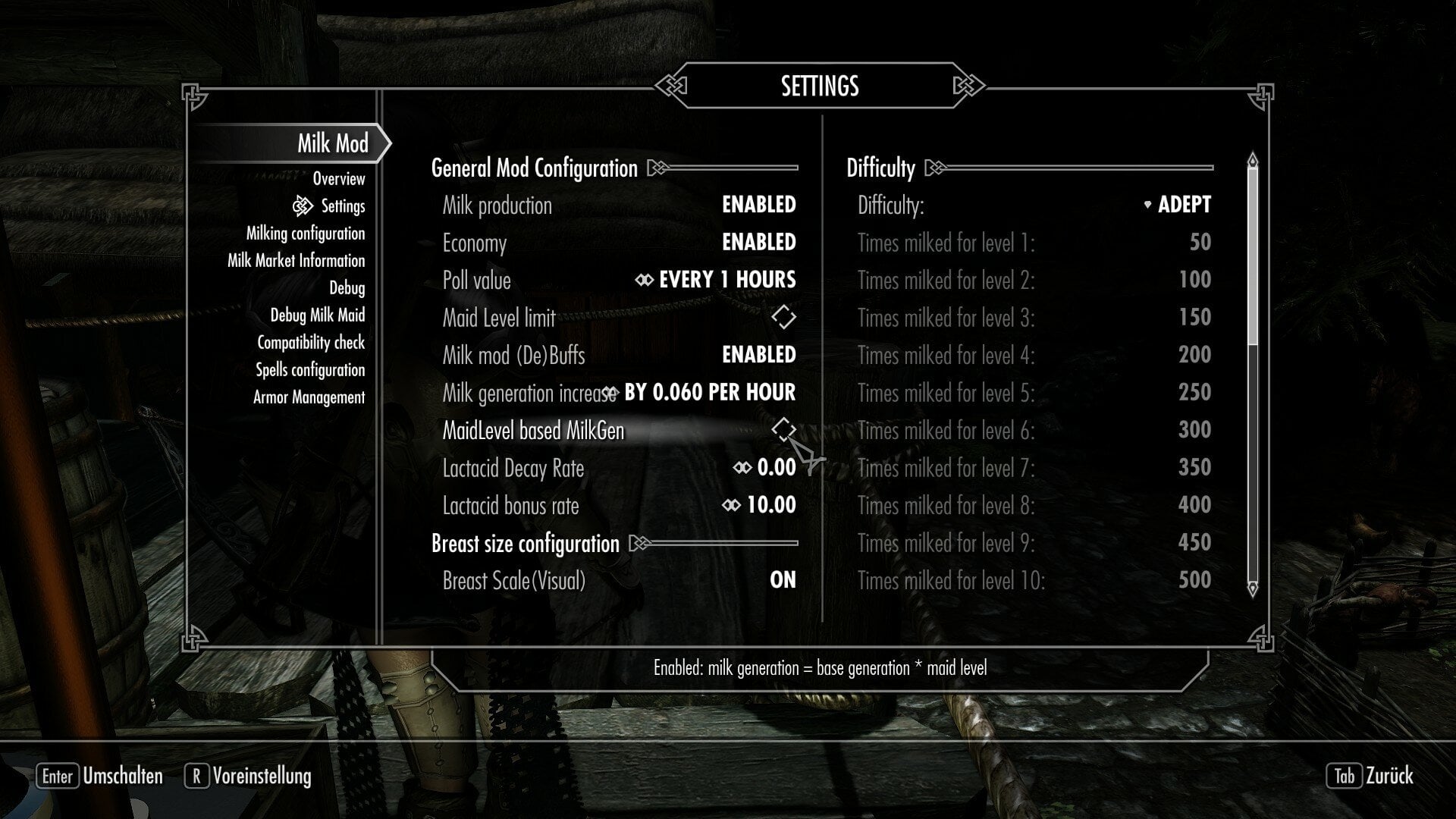Show the Compatibility check page

pos(310,343)
